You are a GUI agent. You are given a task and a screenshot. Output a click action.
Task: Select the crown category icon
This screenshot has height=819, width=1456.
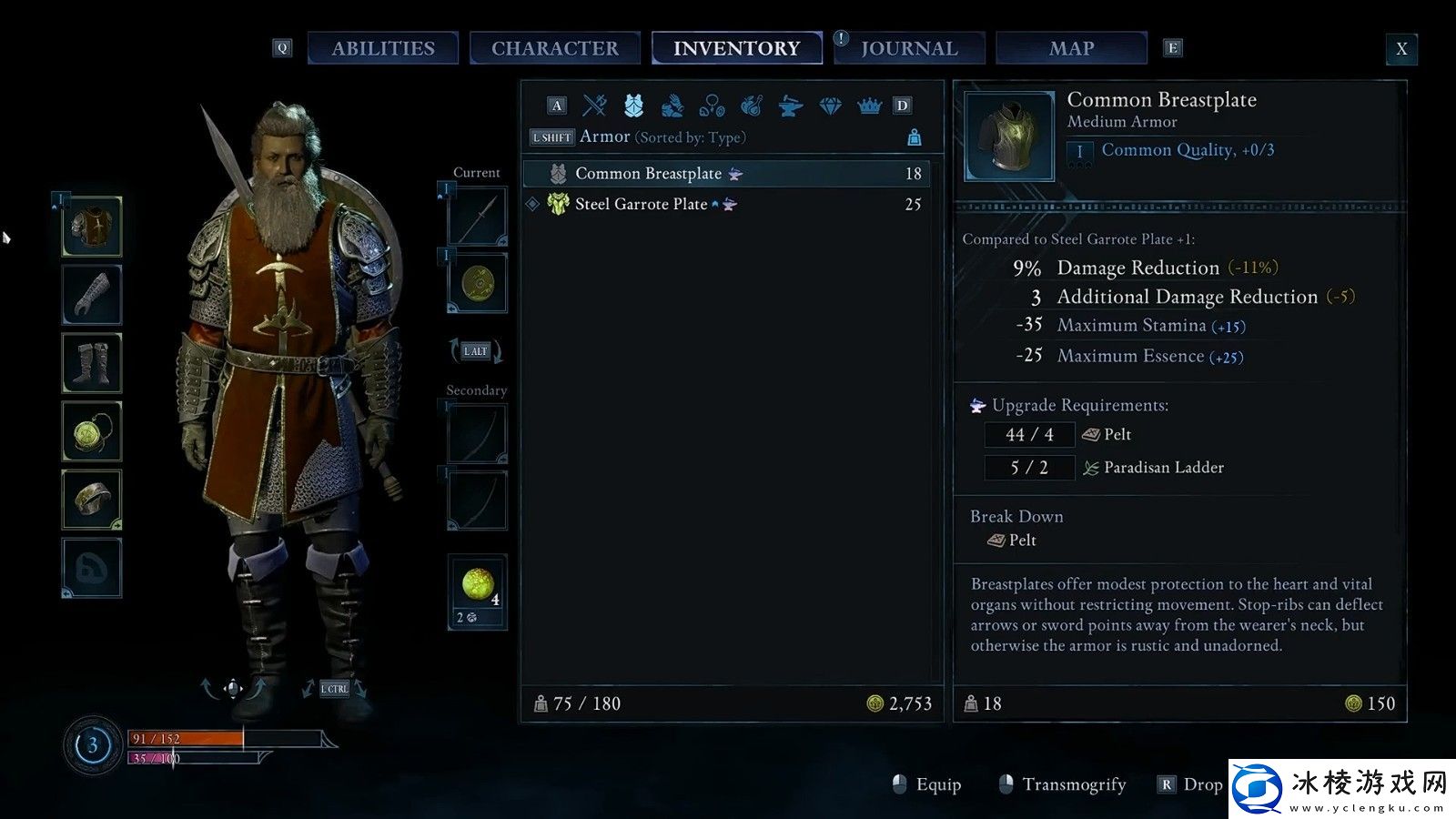869,106
